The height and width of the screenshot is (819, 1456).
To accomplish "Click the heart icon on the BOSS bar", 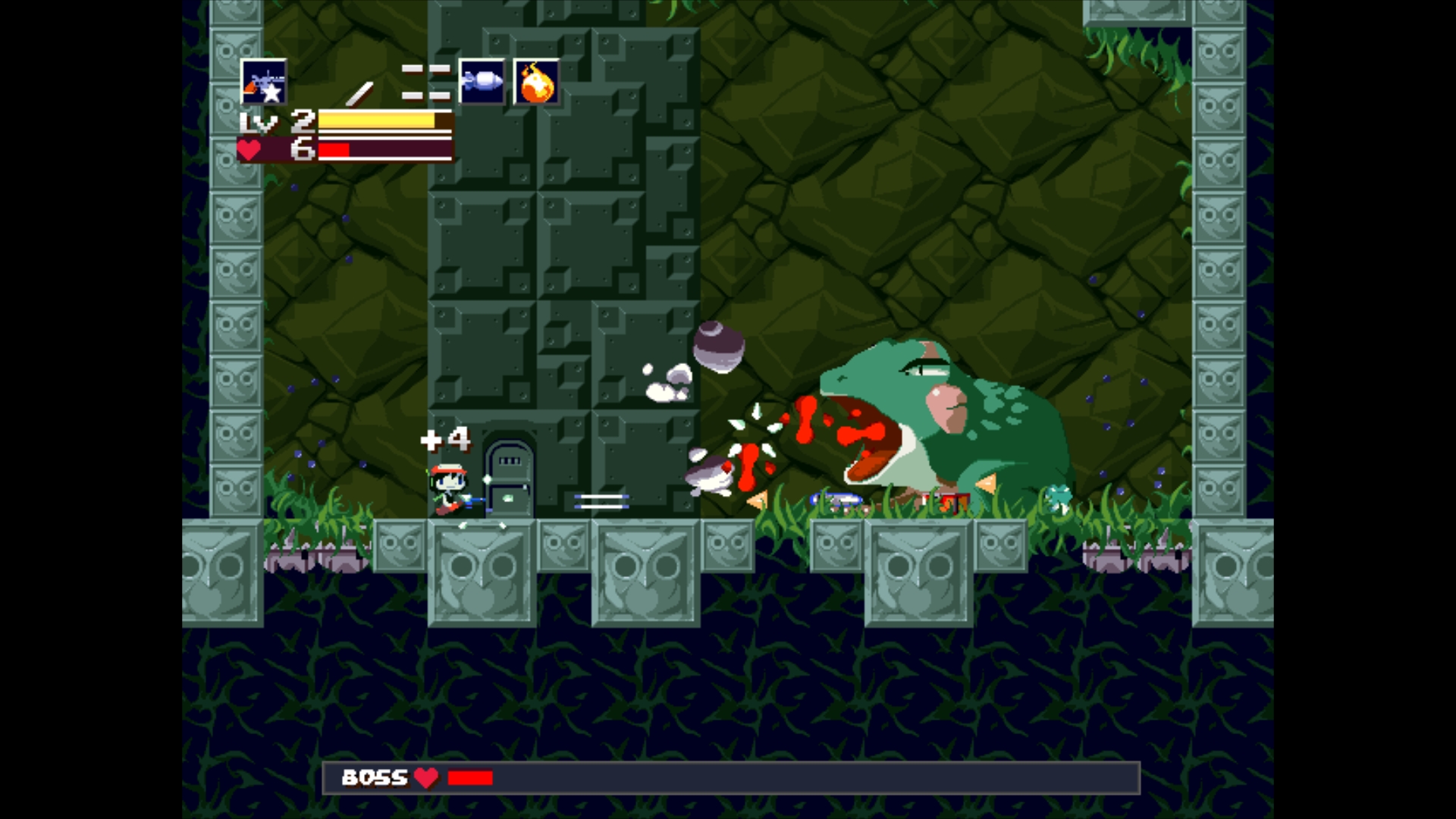I will (426, 777).
